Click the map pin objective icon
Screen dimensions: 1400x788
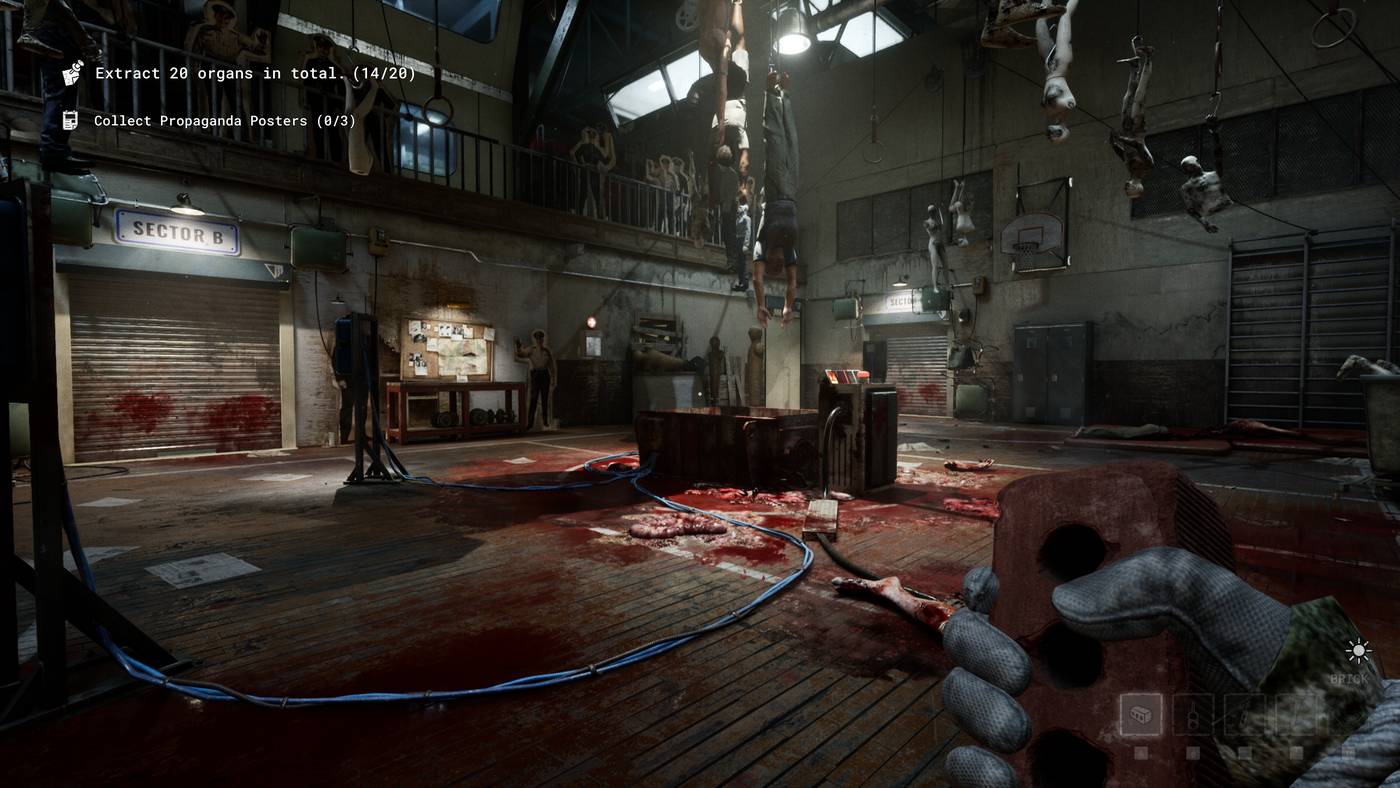pyautogui.click(x=72, y=73)
